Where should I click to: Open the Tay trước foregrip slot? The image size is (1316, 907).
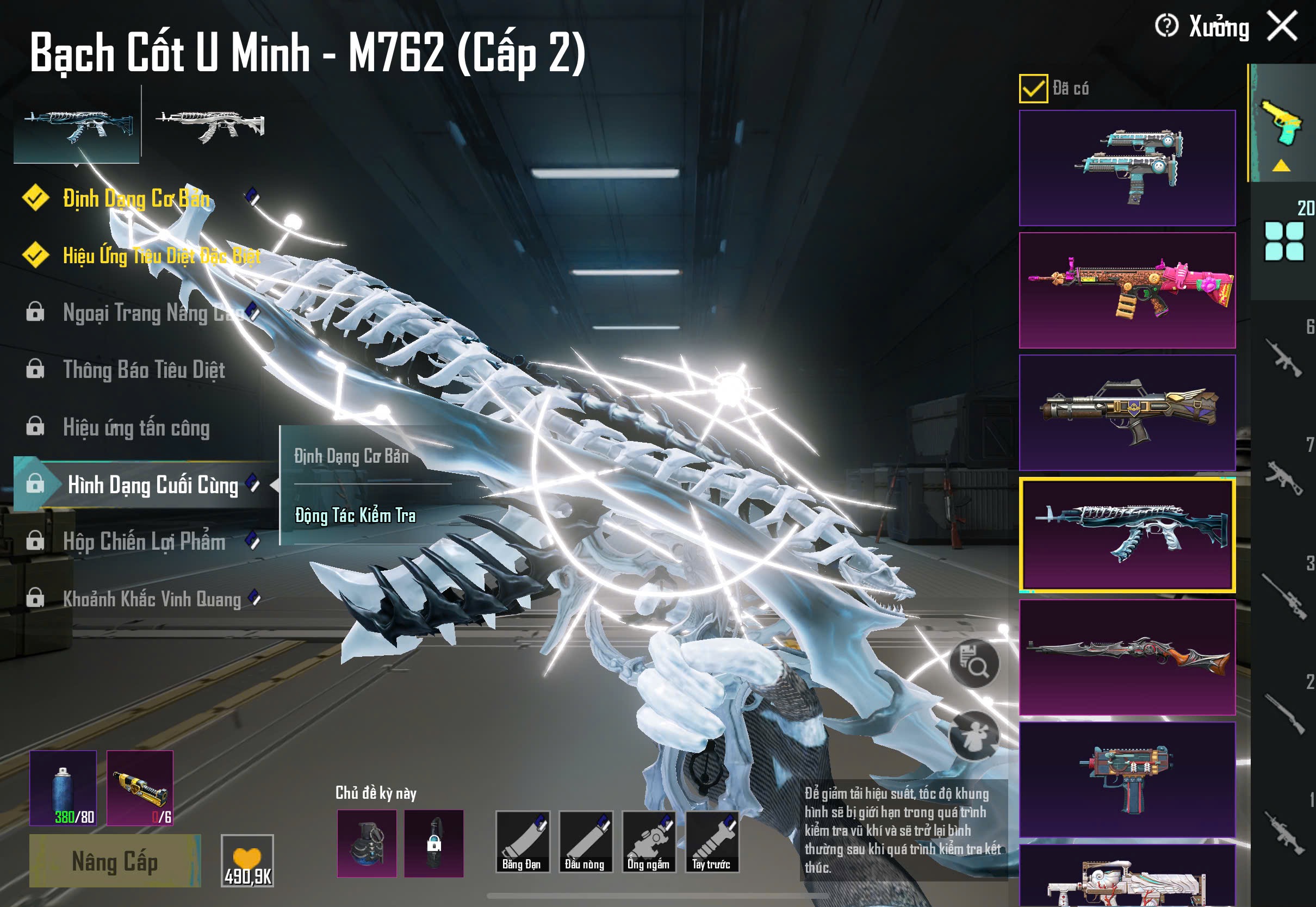tap(711, 842)
